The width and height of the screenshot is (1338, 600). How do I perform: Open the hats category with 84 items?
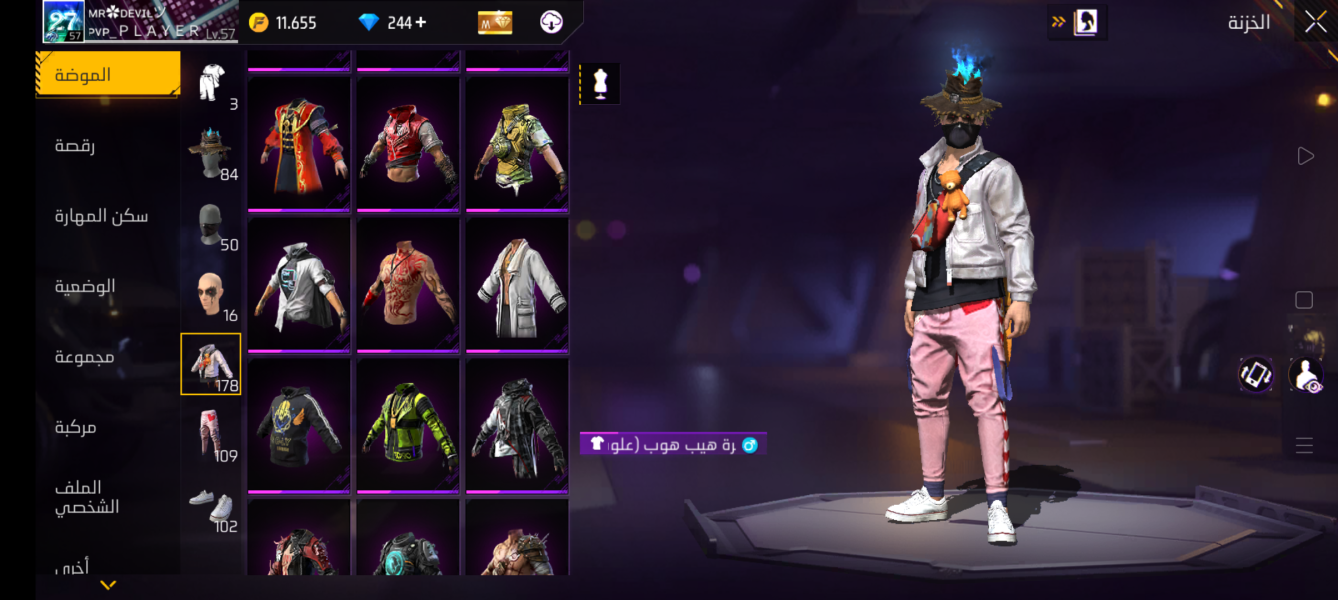[x=211, y=153]
